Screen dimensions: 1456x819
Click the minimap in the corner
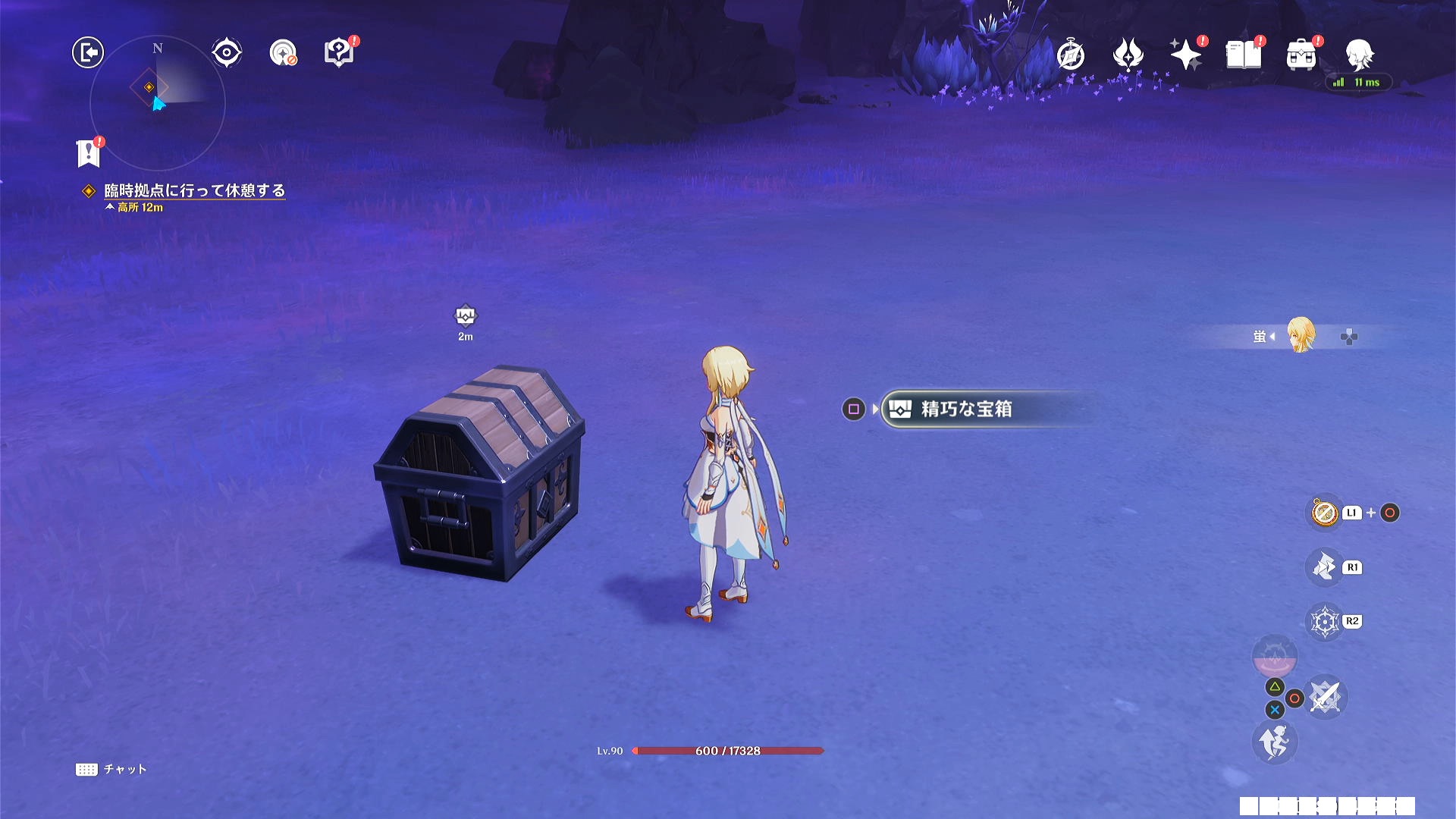pos(157,104)
